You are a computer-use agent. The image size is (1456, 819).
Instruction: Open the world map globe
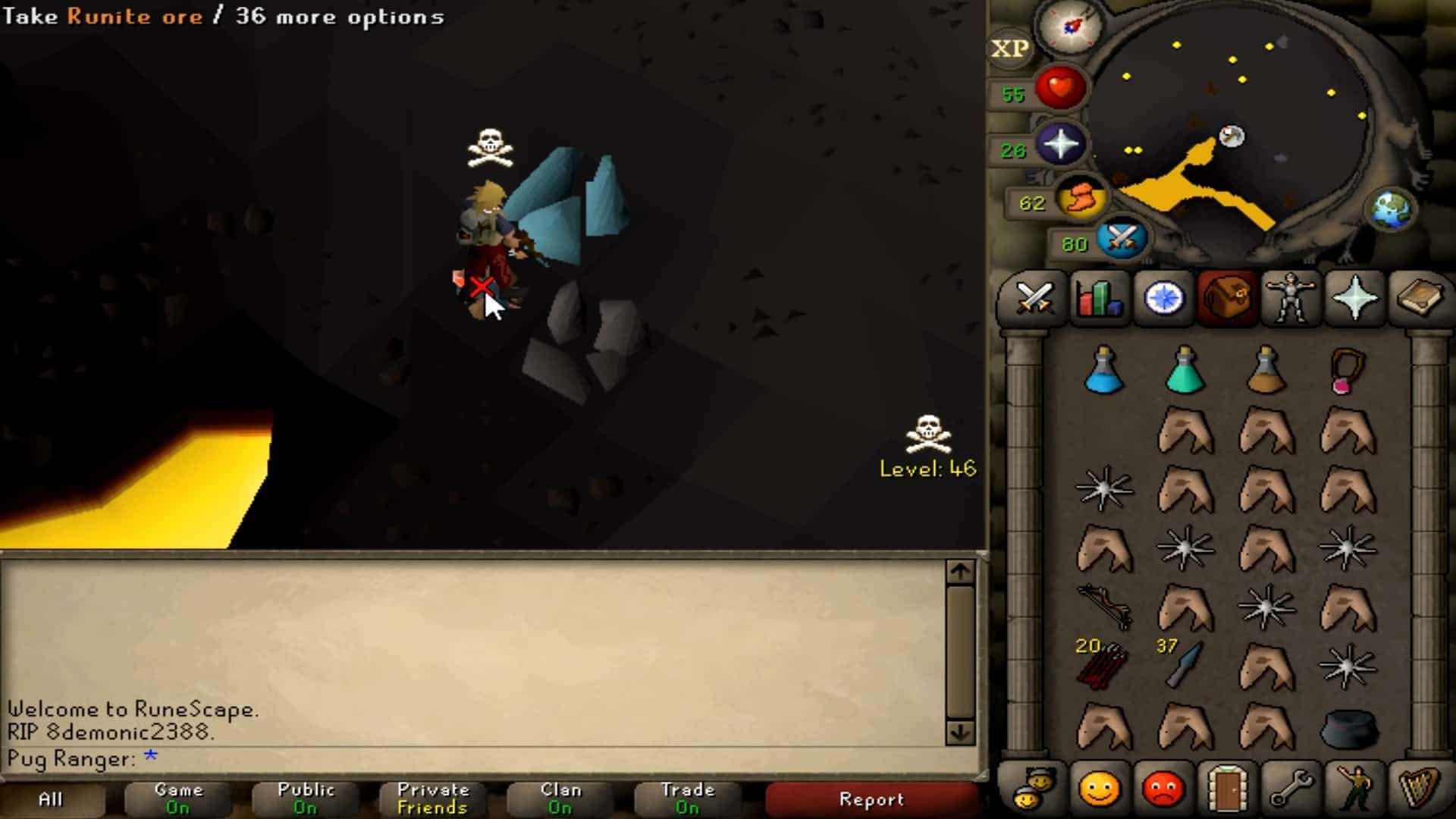pyautogui.click(x=1392, y=209)
